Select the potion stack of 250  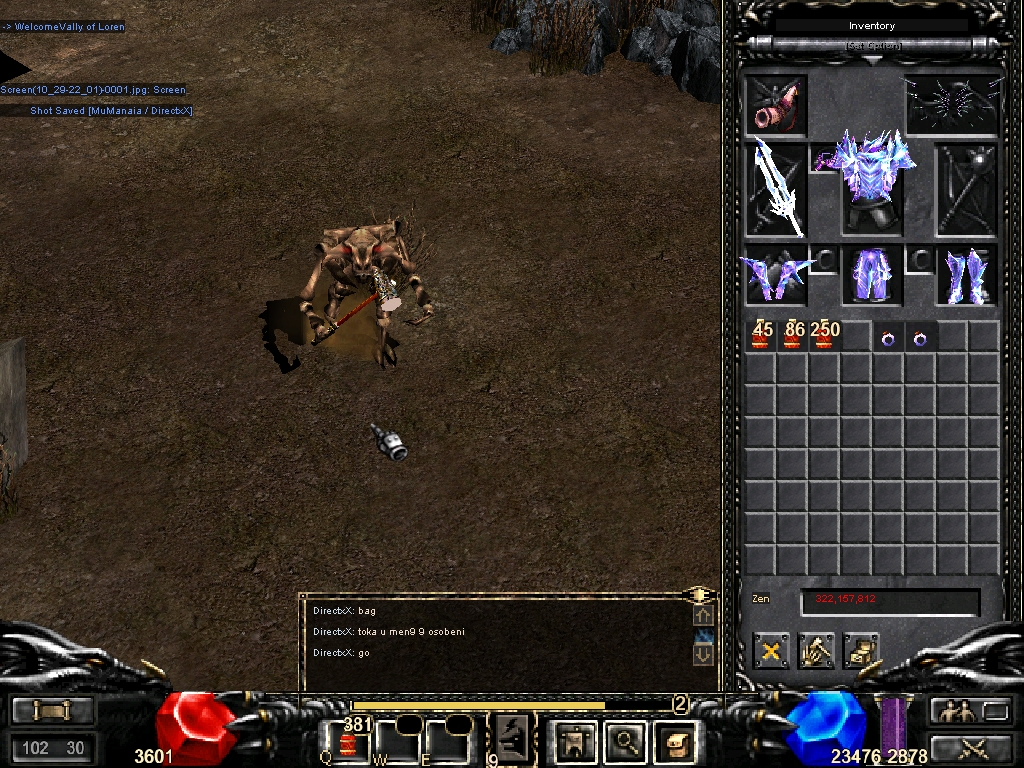825,336
